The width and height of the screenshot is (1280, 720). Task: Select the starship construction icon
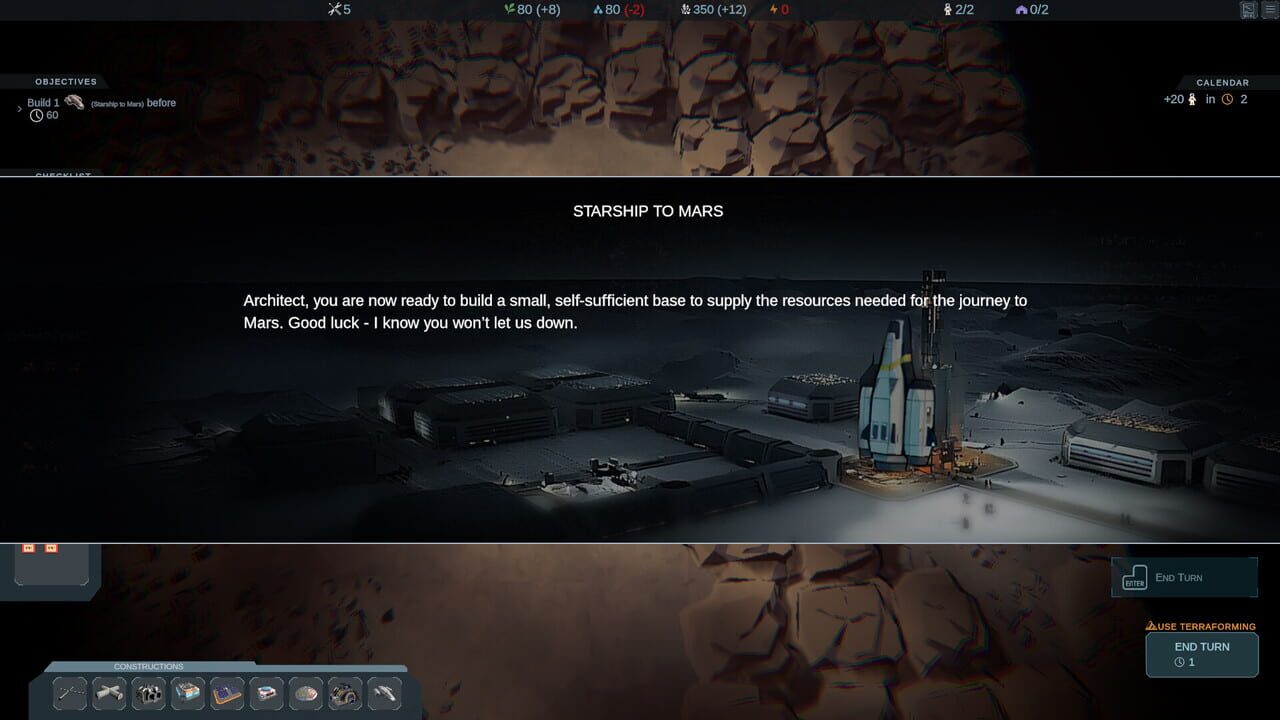pos(384,693)
